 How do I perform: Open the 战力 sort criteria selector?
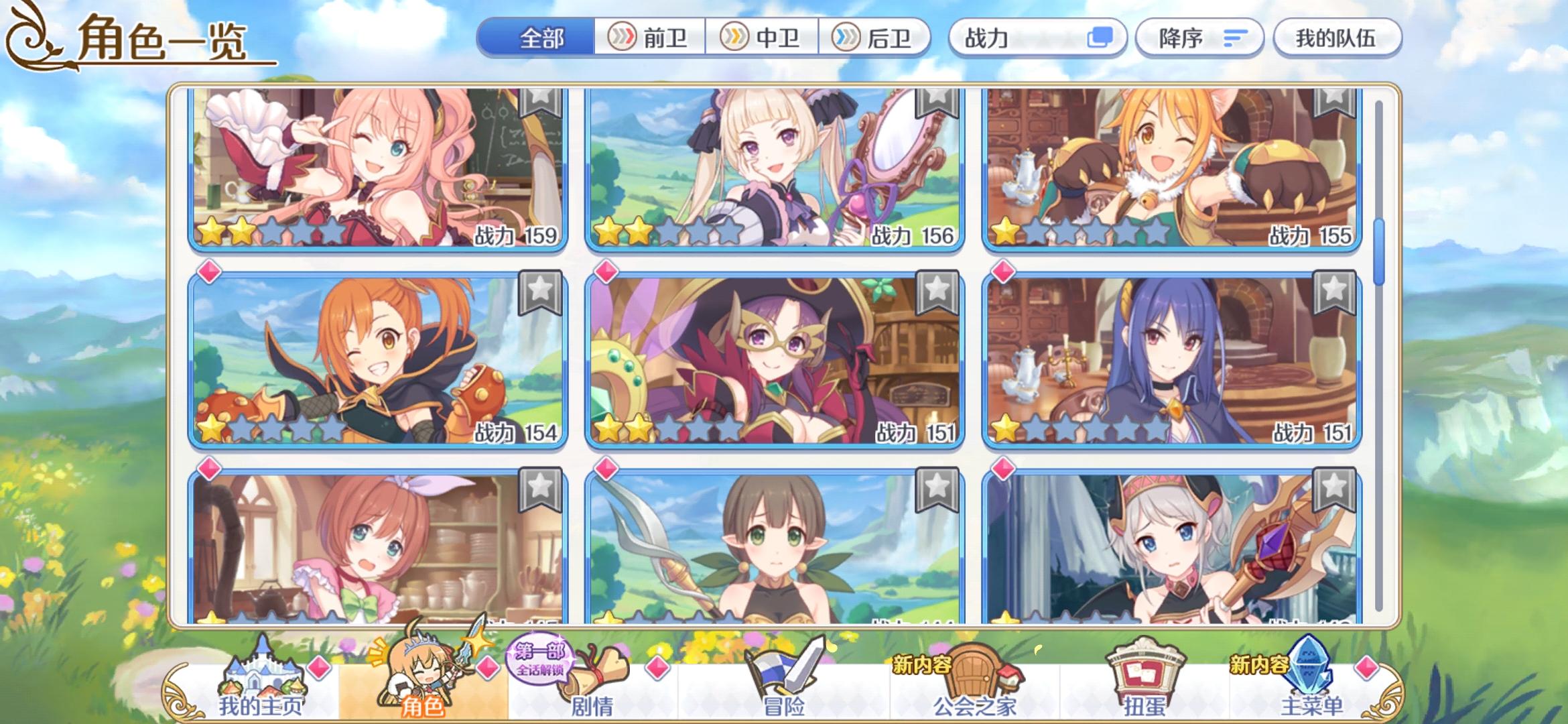[1035, 38]
